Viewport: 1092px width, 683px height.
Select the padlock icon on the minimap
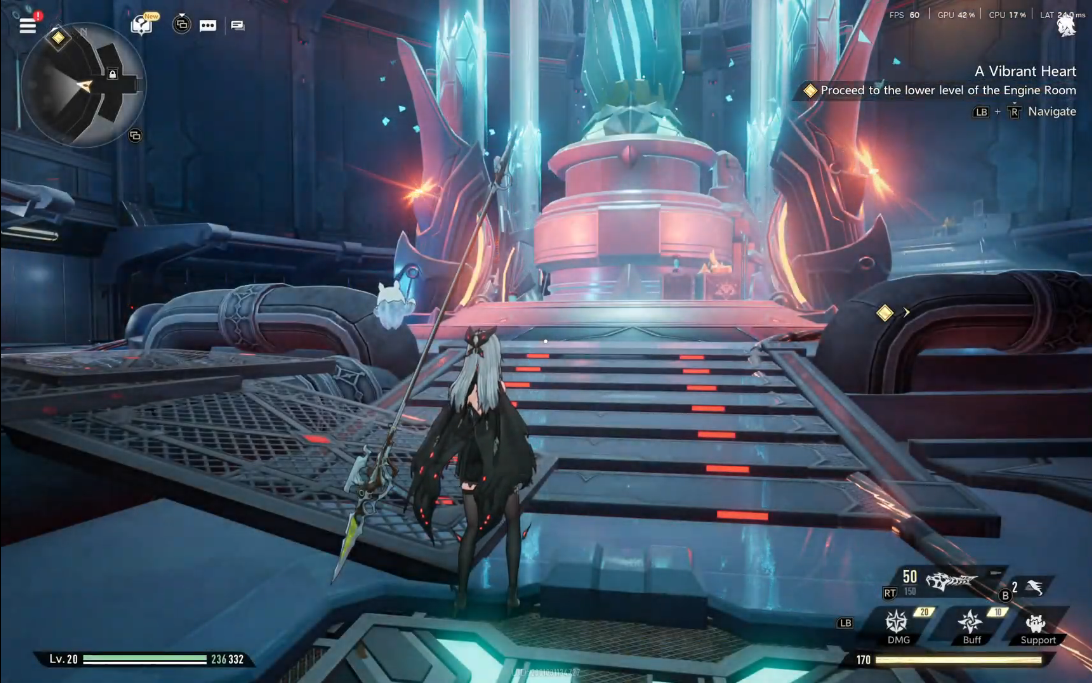(x=112, y=75)
